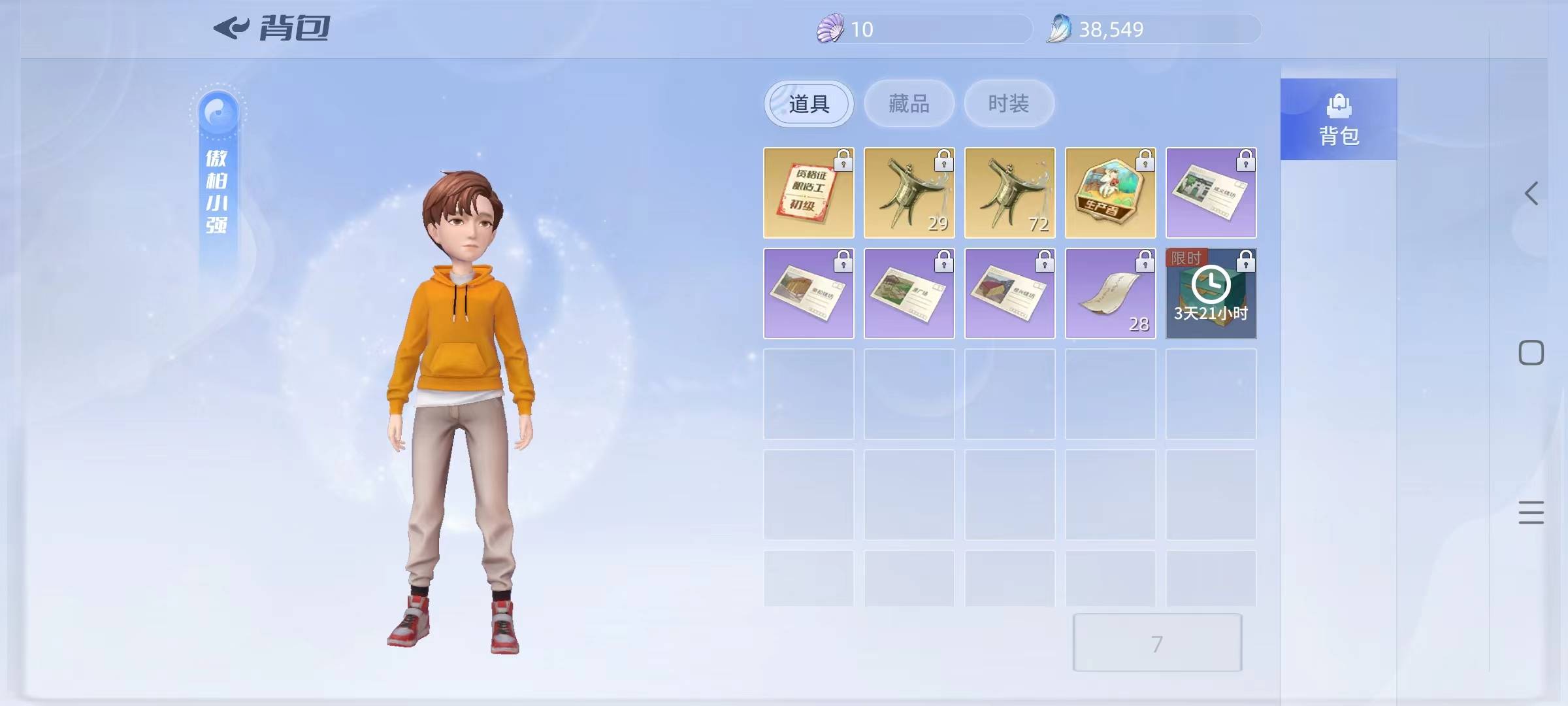Pick the postcard with the white building

(1211, 193)
